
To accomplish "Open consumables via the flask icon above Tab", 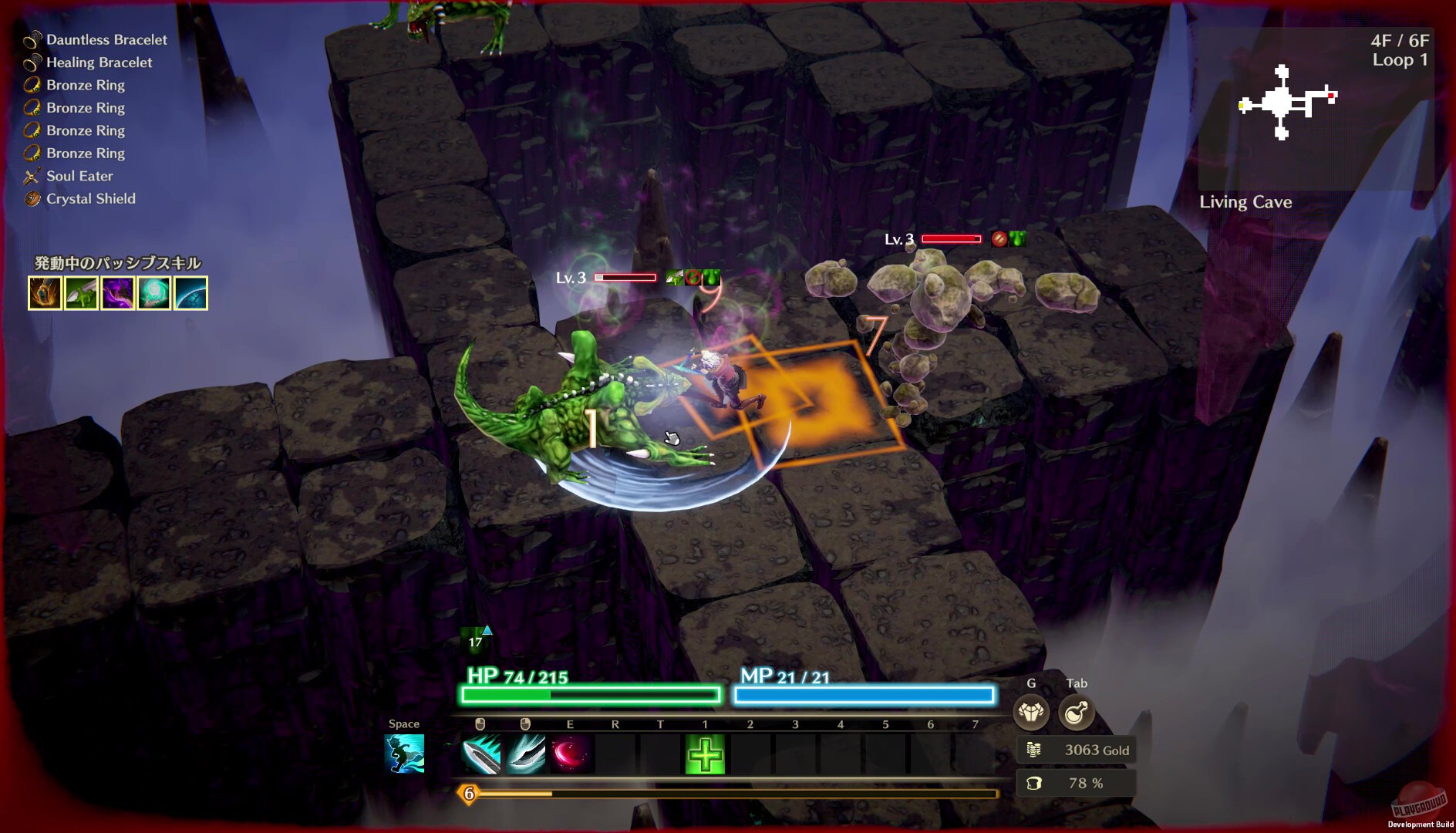I will tap(1075, 713).
